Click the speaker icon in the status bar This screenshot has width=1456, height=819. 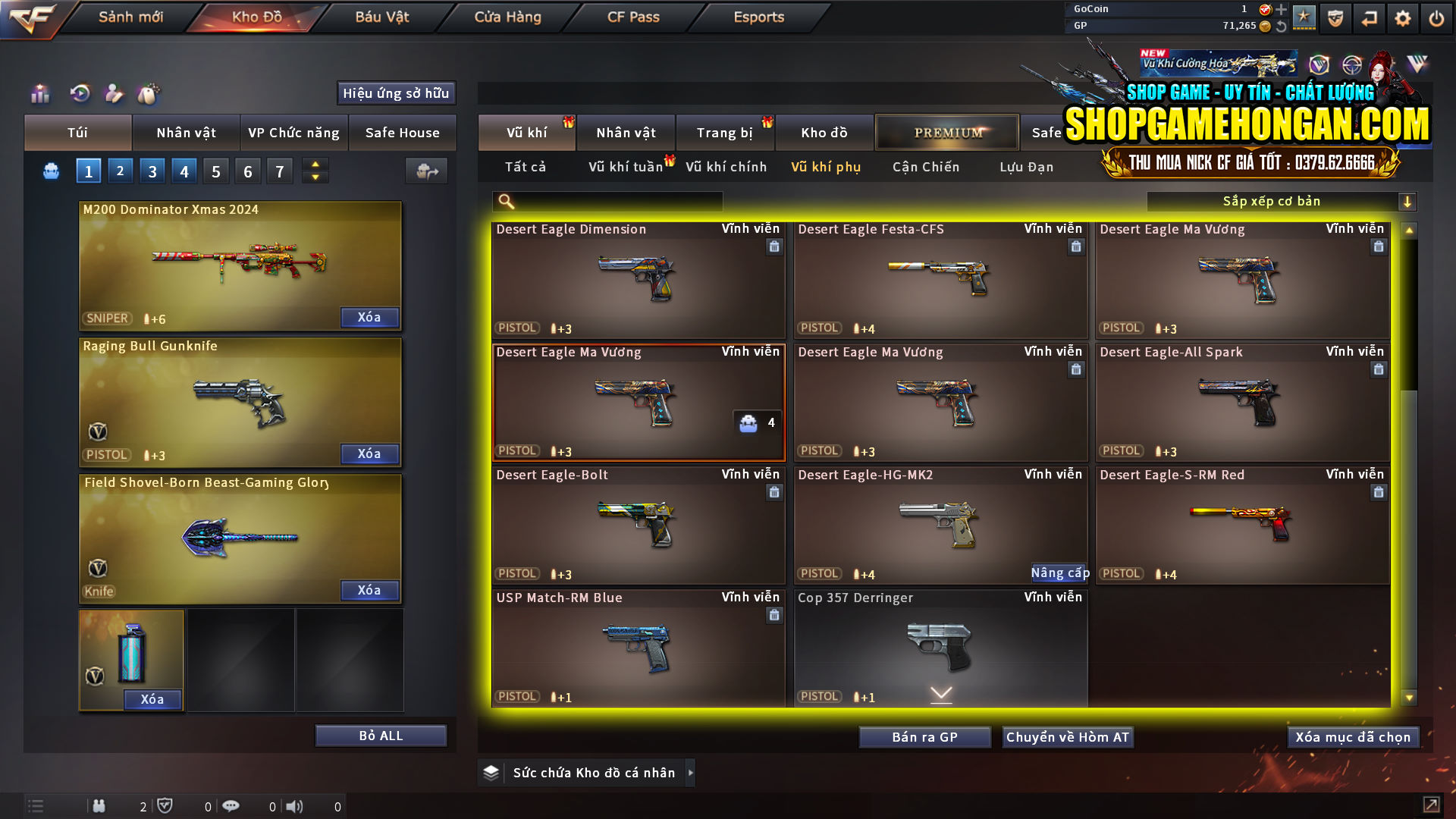click(x=295, y=806)
